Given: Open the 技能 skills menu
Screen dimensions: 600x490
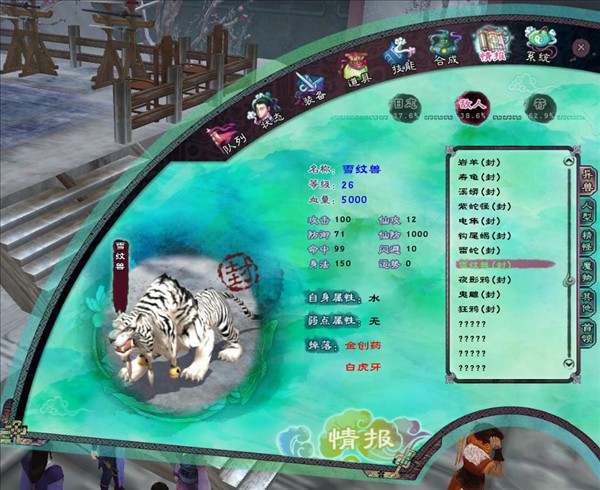Looking at the screenshot, I should click(400, 53).
